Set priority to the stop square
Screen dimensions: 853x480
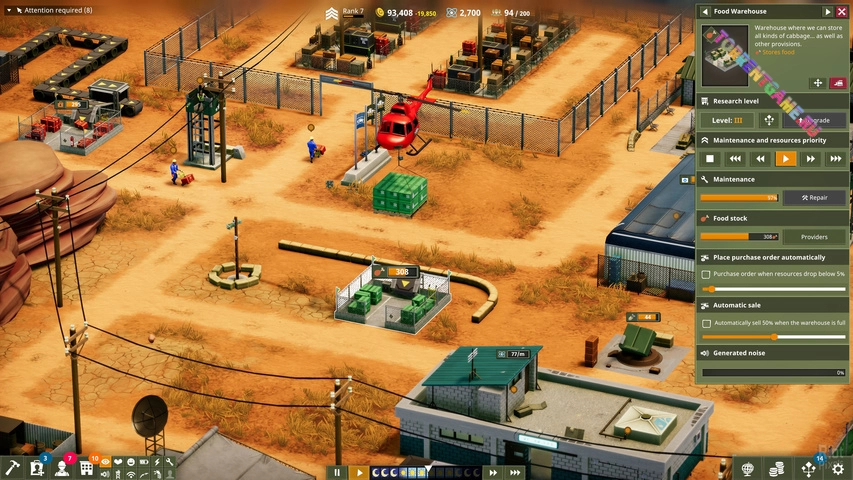click(710, 158)
